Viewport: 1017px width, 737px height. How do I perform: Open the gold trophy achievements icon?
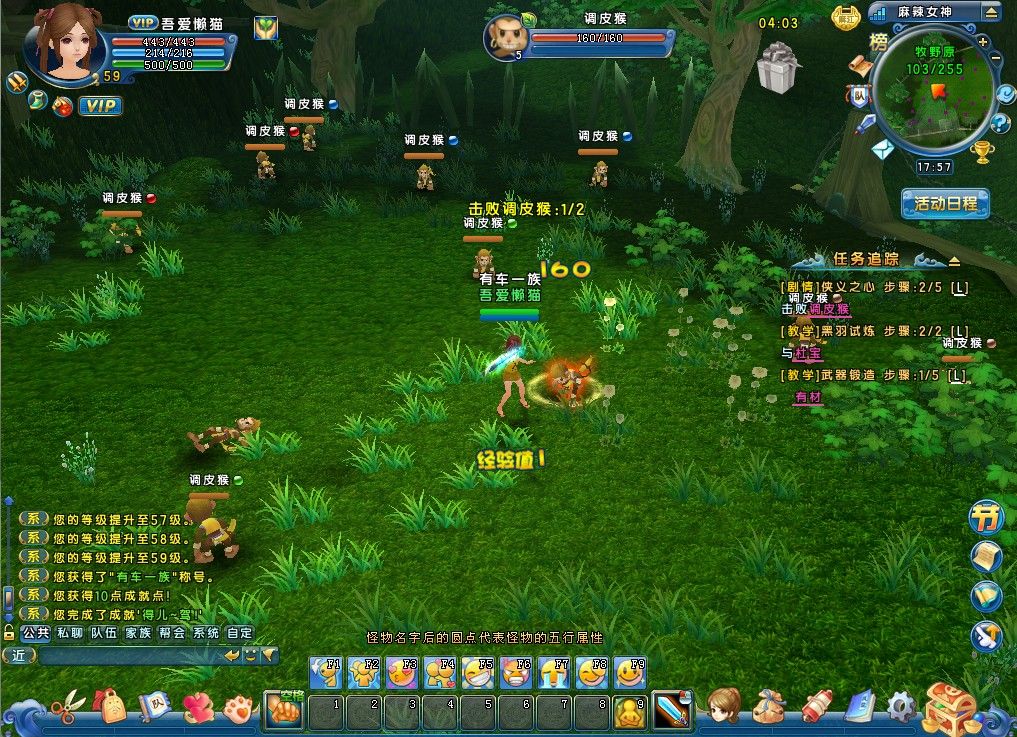(981, 152)
